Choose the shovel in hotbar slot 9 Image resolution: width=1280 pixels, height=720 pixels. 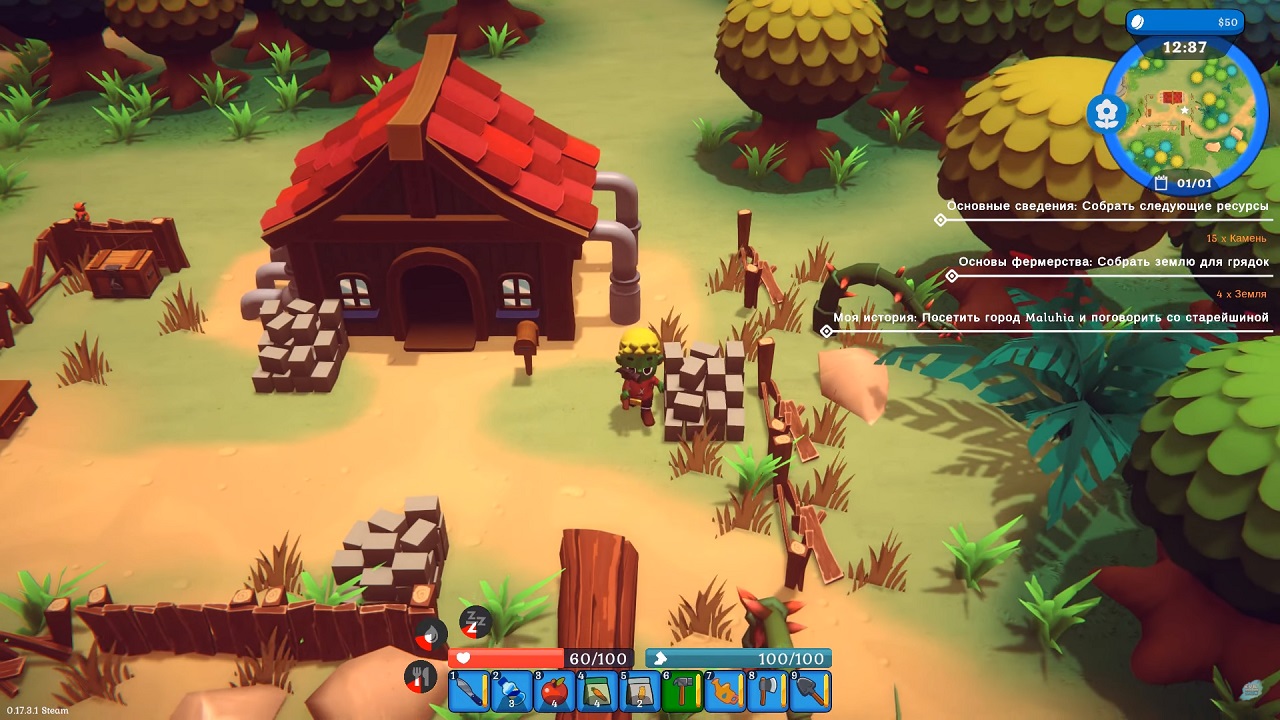pyautogui.click(x=811, y=691)
